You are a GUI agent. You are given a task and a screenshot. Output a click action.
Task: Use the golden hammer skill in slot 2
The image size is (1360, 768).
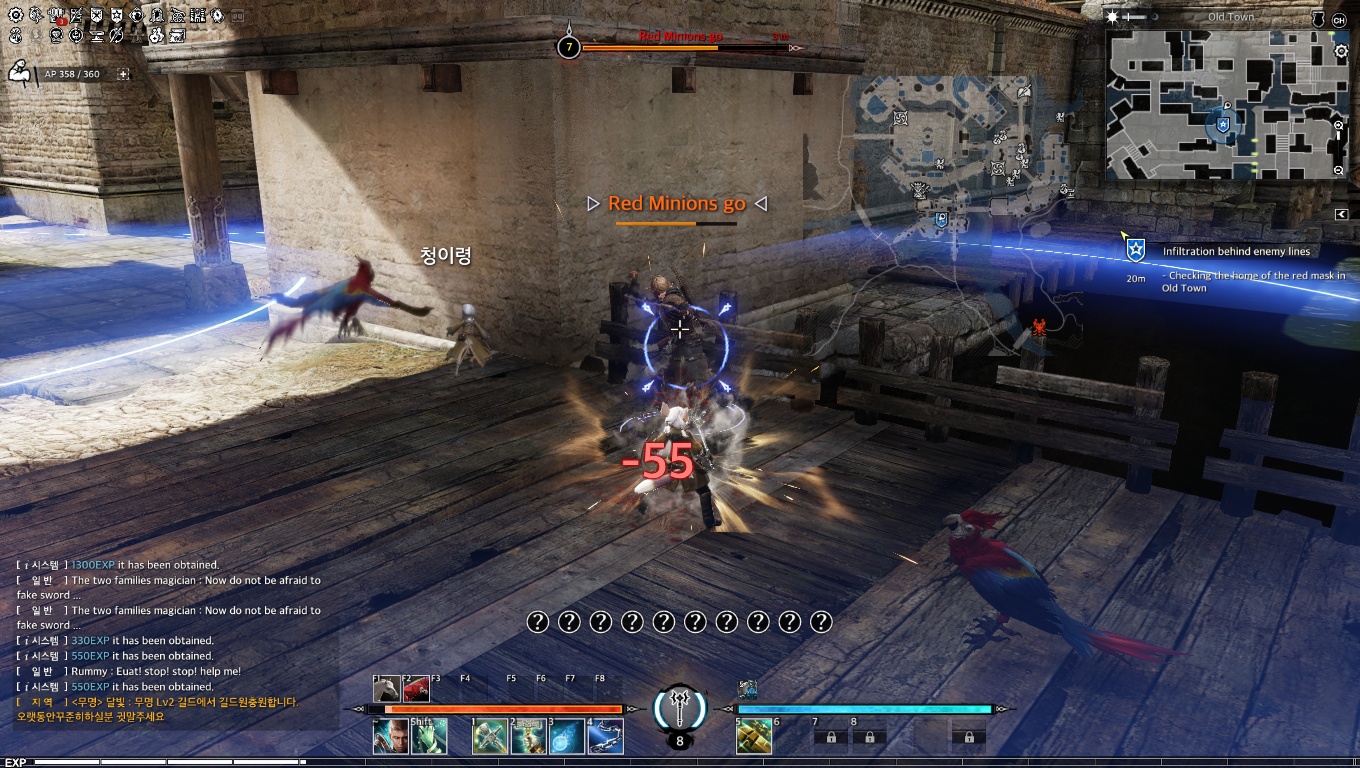528,737
